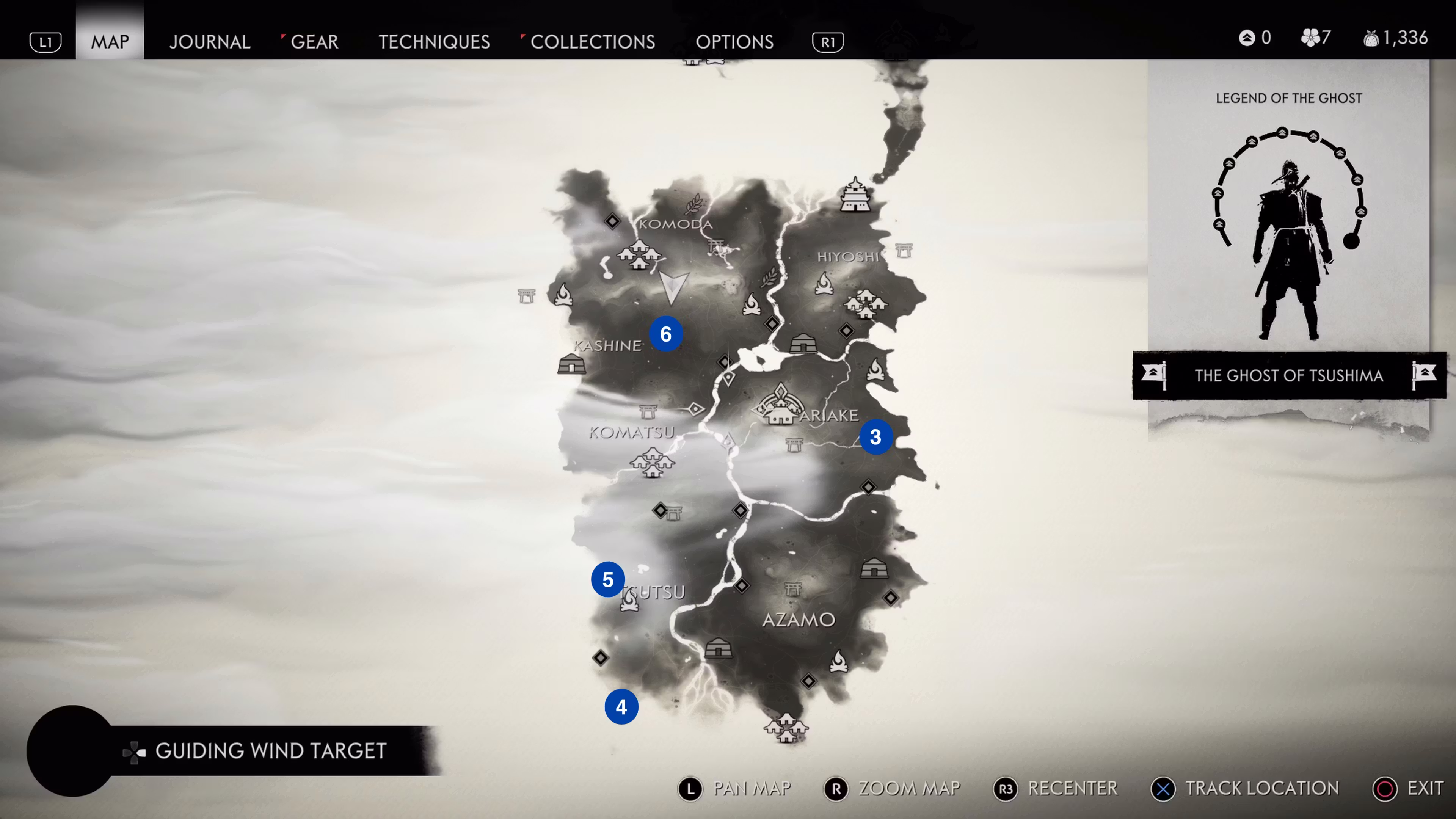Select the campfire icon near Hiyoshi
1456x819 pixels.
[825, 284]
